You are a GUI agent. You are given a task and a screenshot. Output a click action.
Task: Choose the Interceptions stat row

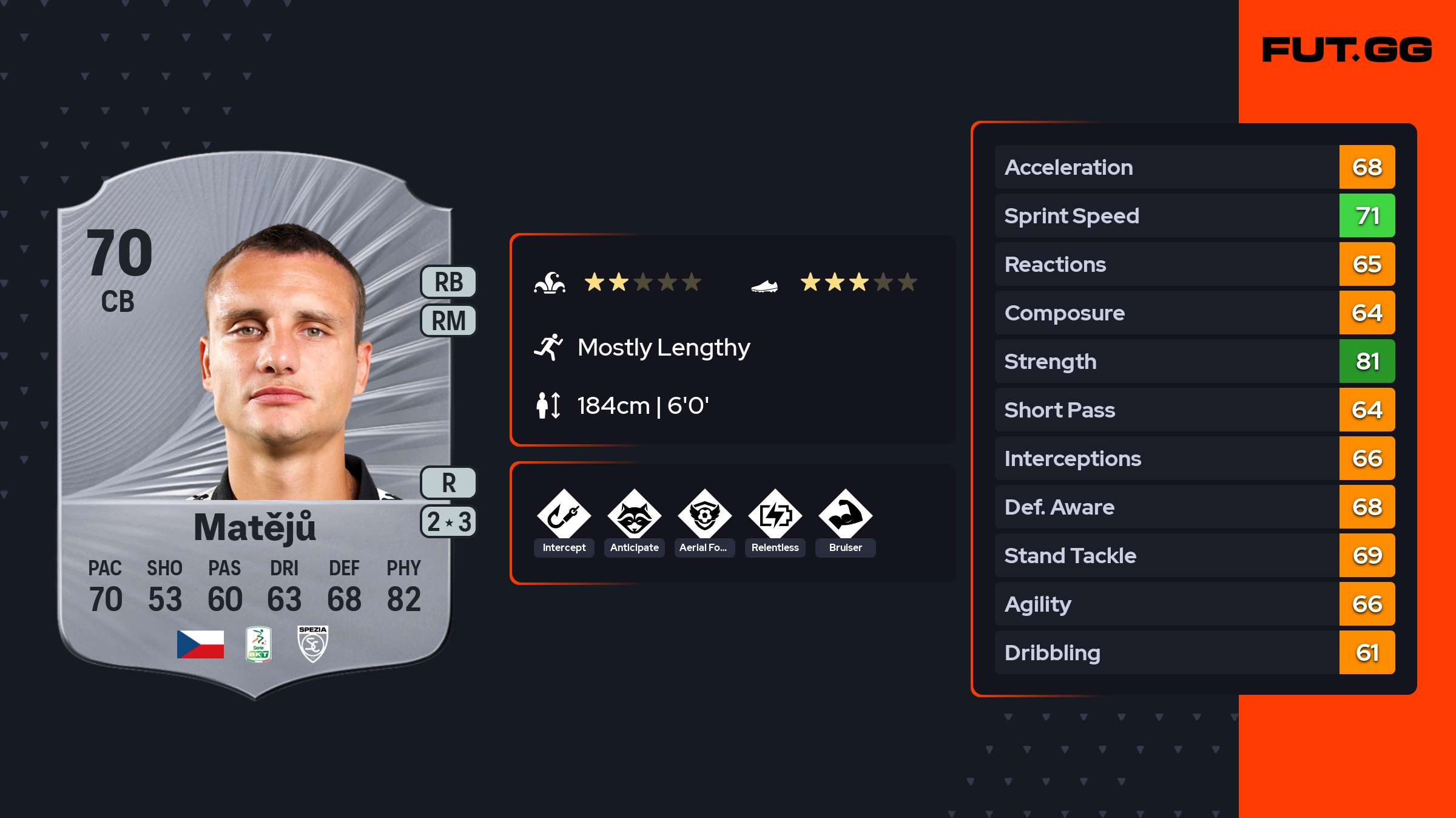1194,458
